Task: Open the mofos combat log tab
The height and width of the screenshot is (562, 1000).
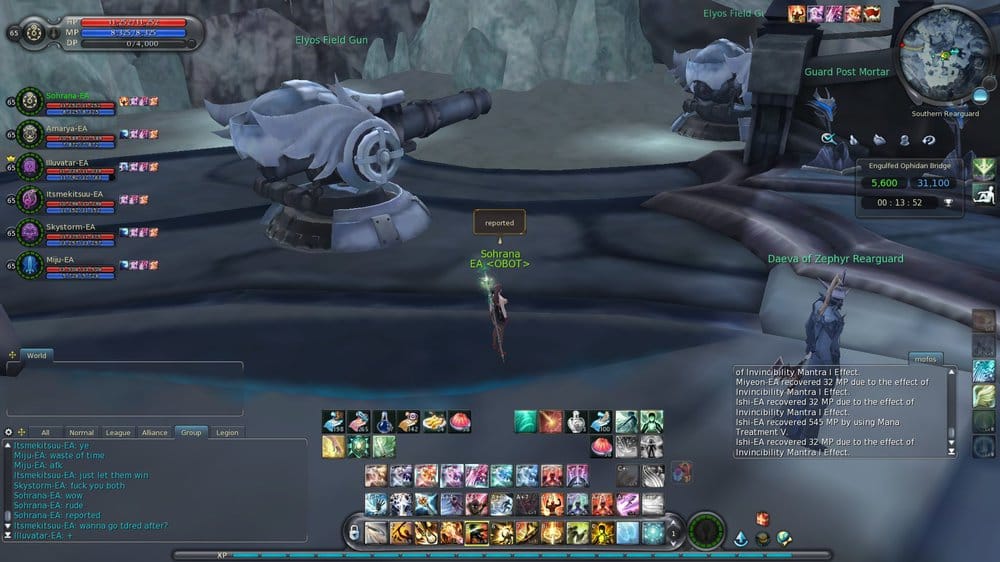Action: 925,358
